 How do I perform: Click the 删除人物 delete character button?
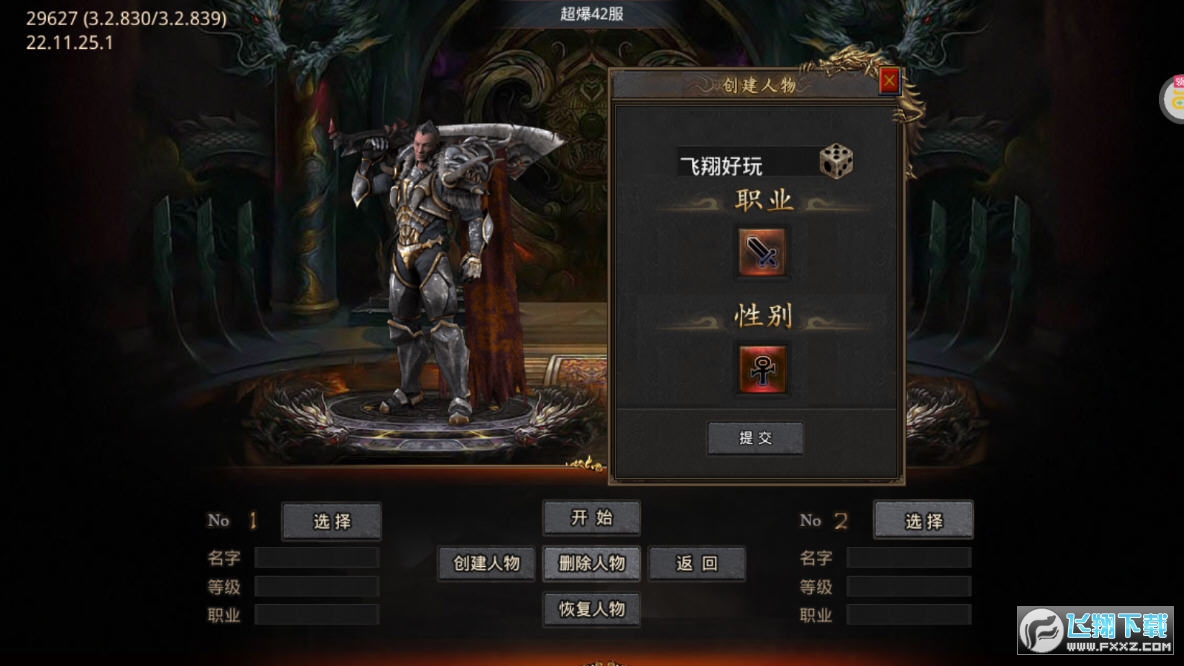(x=591, y=563)
